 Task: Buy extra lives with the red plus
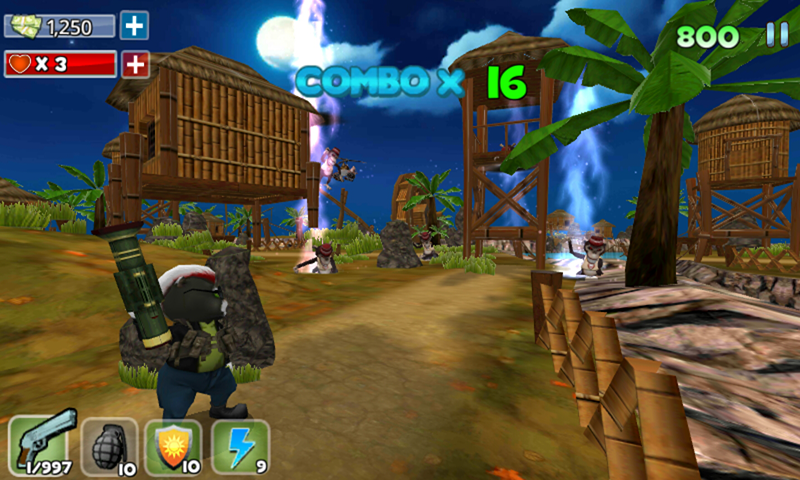pos(135,65)
